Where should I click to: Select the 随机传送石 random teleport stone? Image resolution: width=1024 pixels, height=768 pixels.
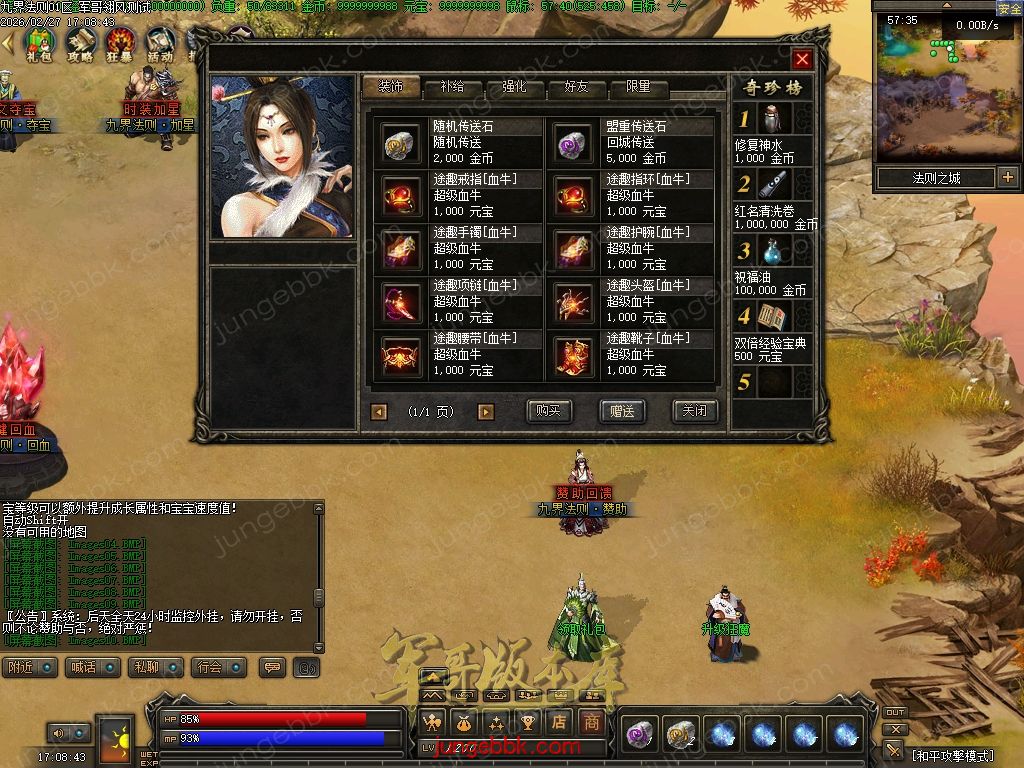click(401, 143)
